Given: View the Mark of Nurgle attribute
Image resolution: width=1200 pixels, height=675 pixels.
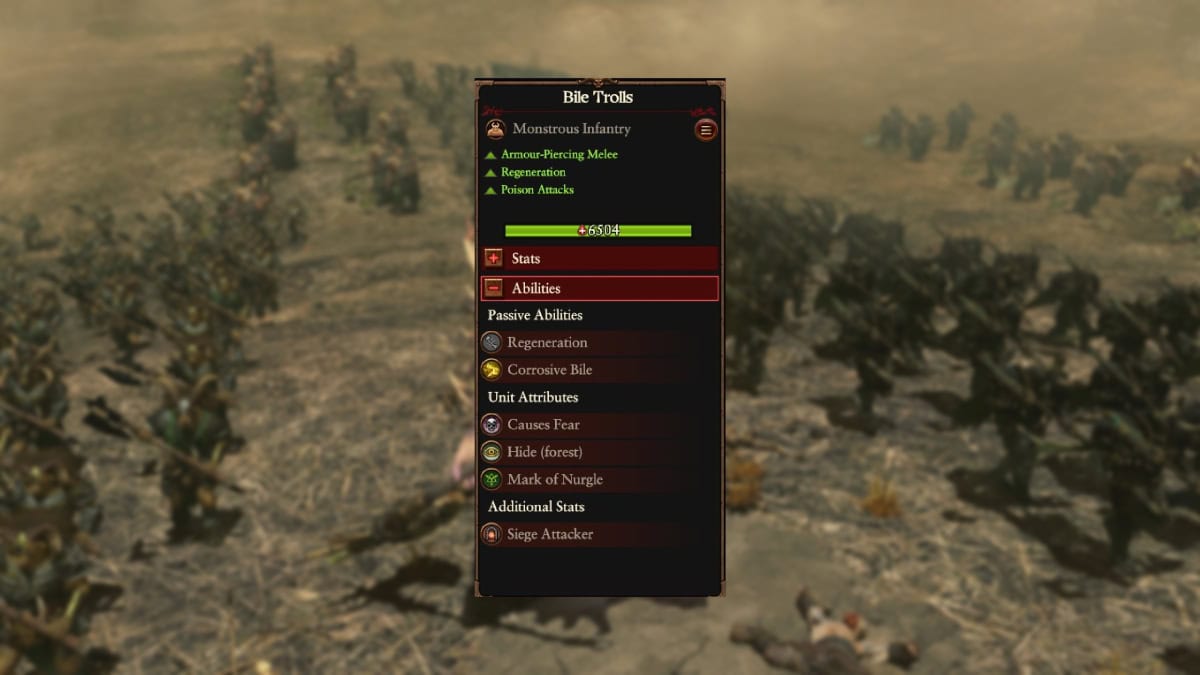Looking at the screenshot, I should [554, 479].
